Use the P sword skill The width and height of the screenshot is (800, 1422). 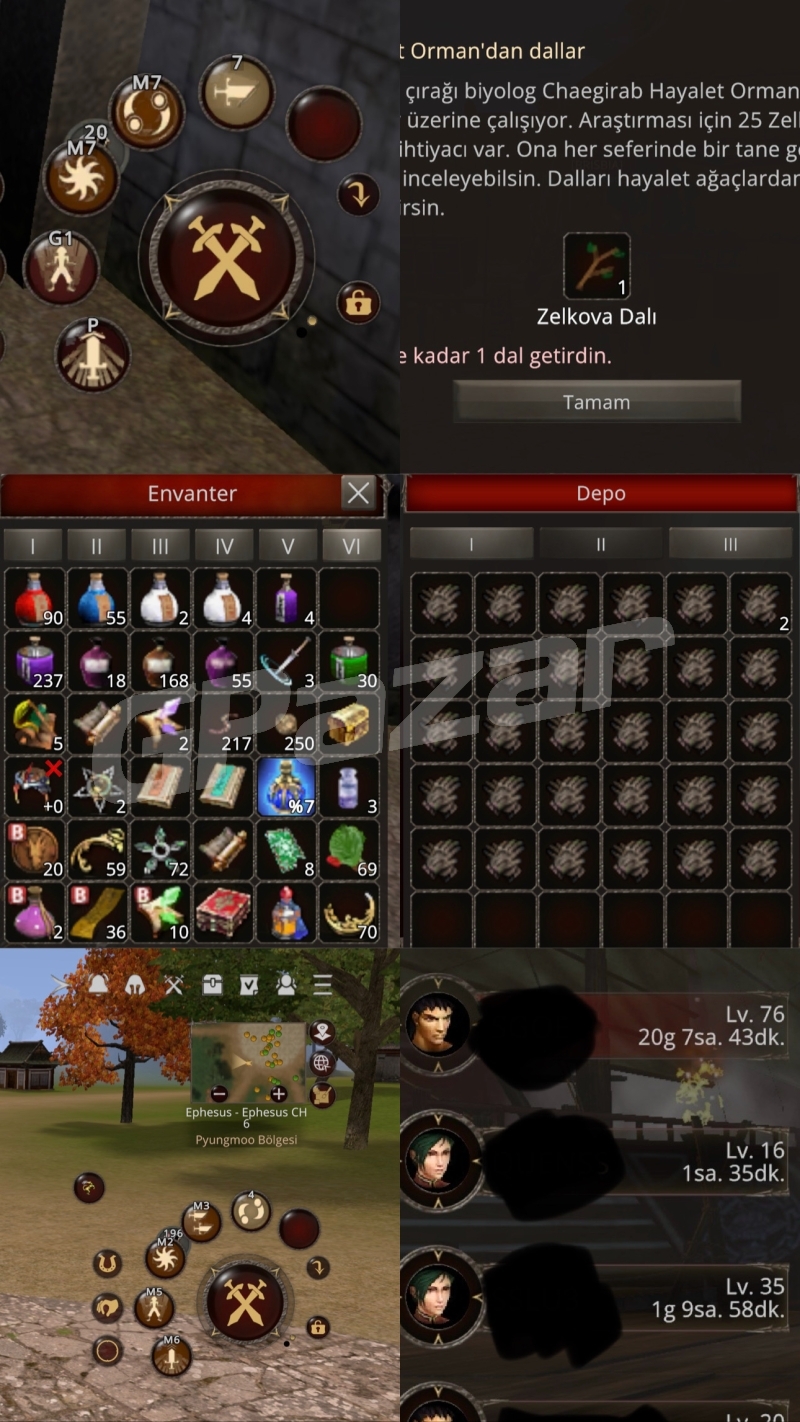[x=93, y=354]
